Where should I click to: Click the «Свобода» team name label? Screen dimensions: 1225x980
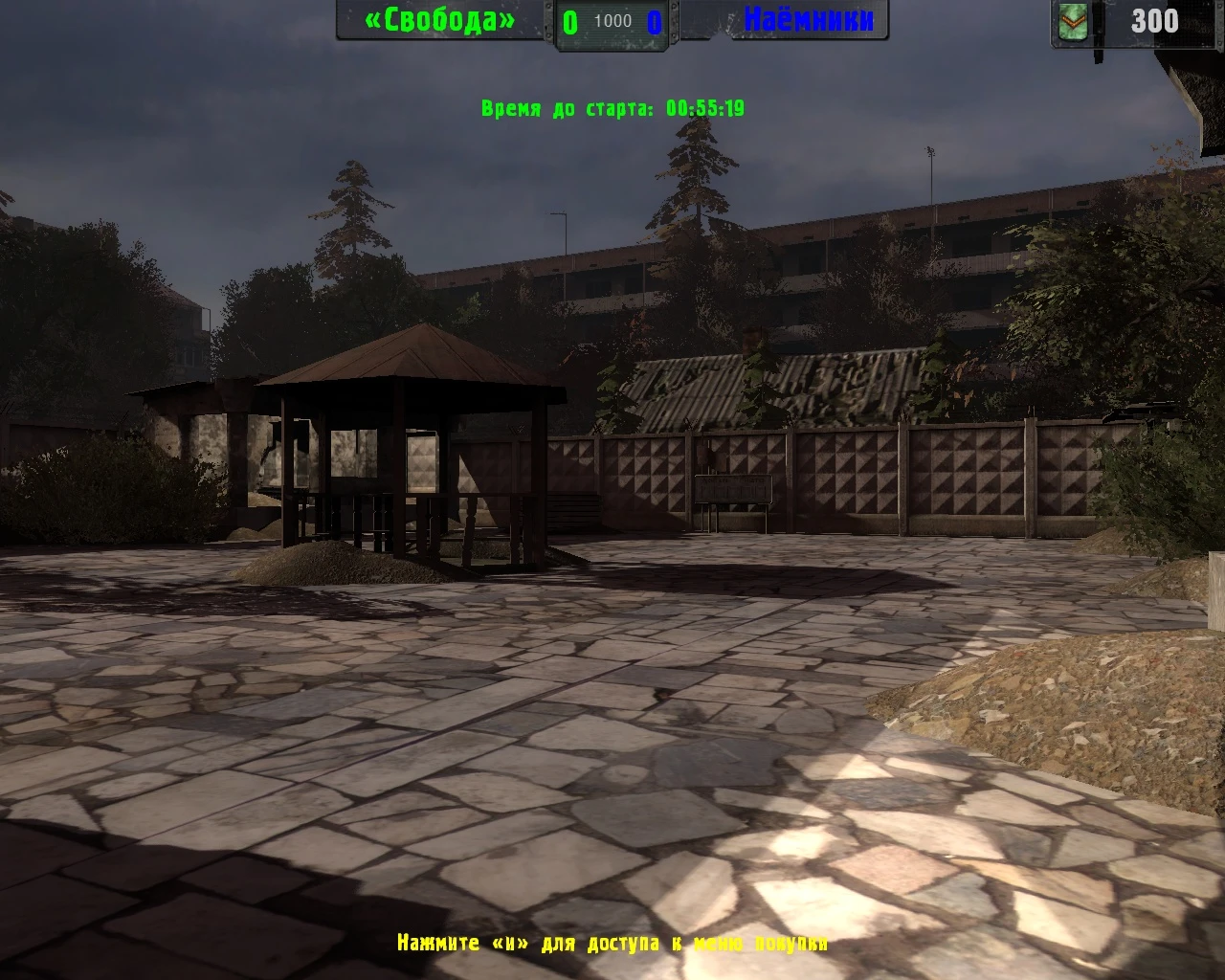coord(438,21)
